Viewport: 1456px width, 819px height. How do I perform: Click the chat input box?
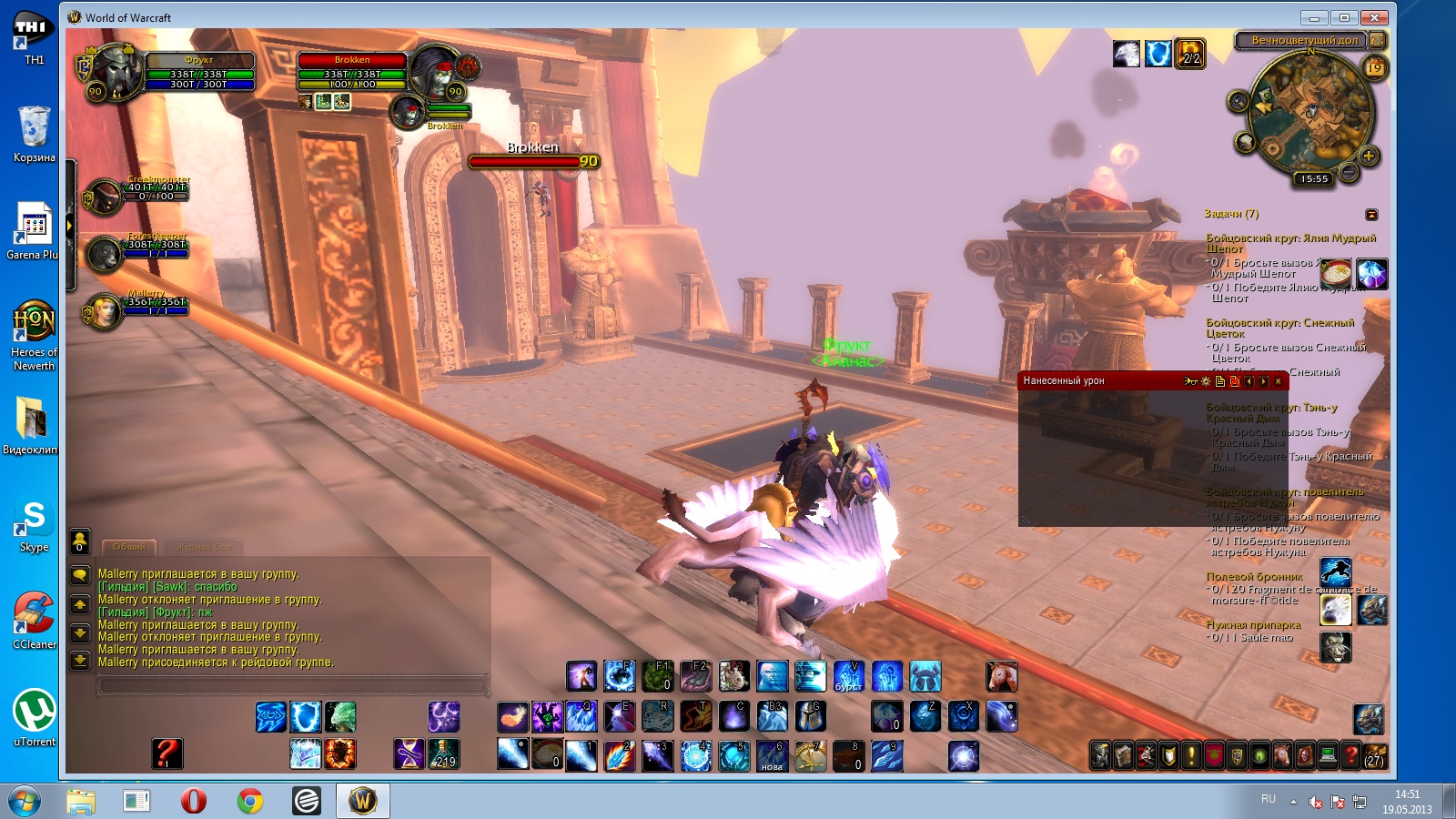(291, 685)
